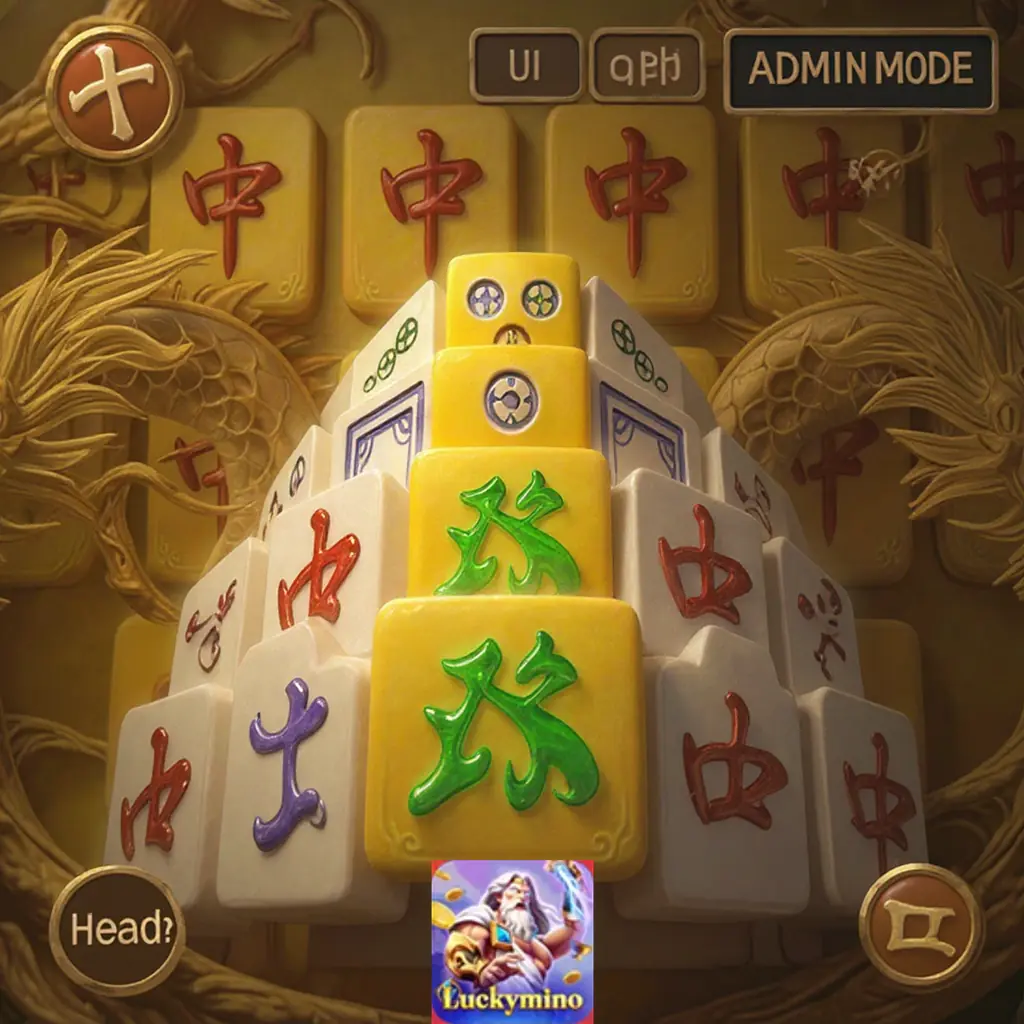Screen dimensions: 1024x1024
Task: Select the largest yellow tile with green character
Action: click(505, 735)
